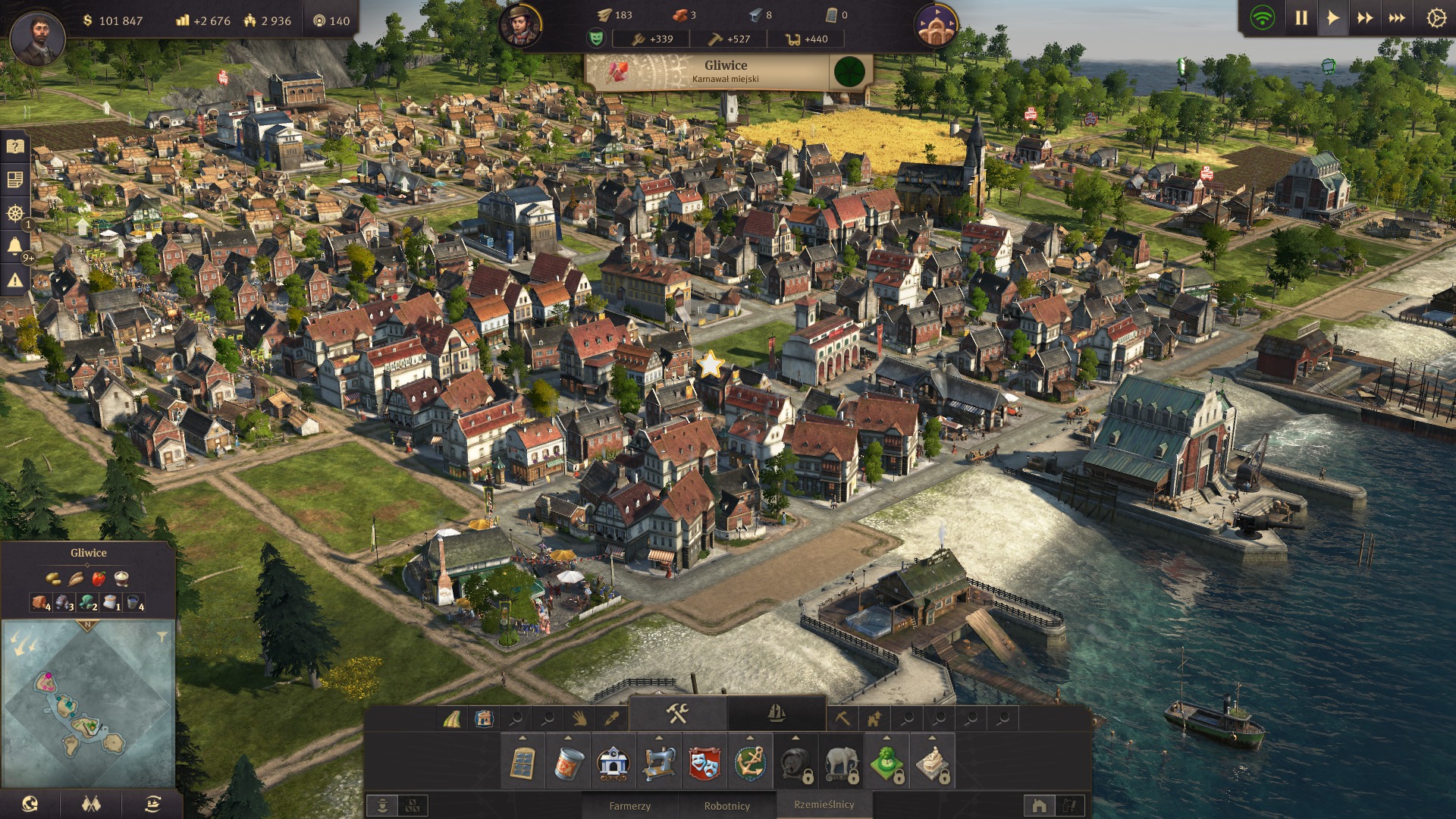Choose the canned food building
The width and height of the screenshot is (1456, 819).
[x=568, y=763]
